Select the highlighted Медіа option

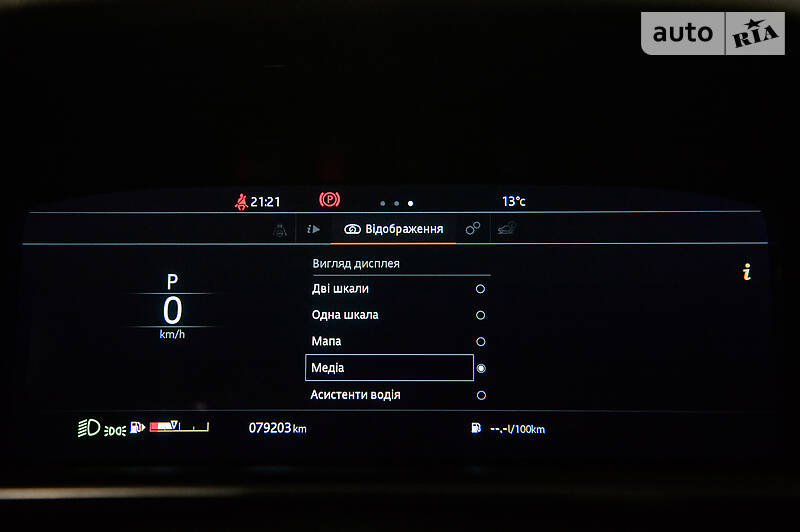pos(389,368)
